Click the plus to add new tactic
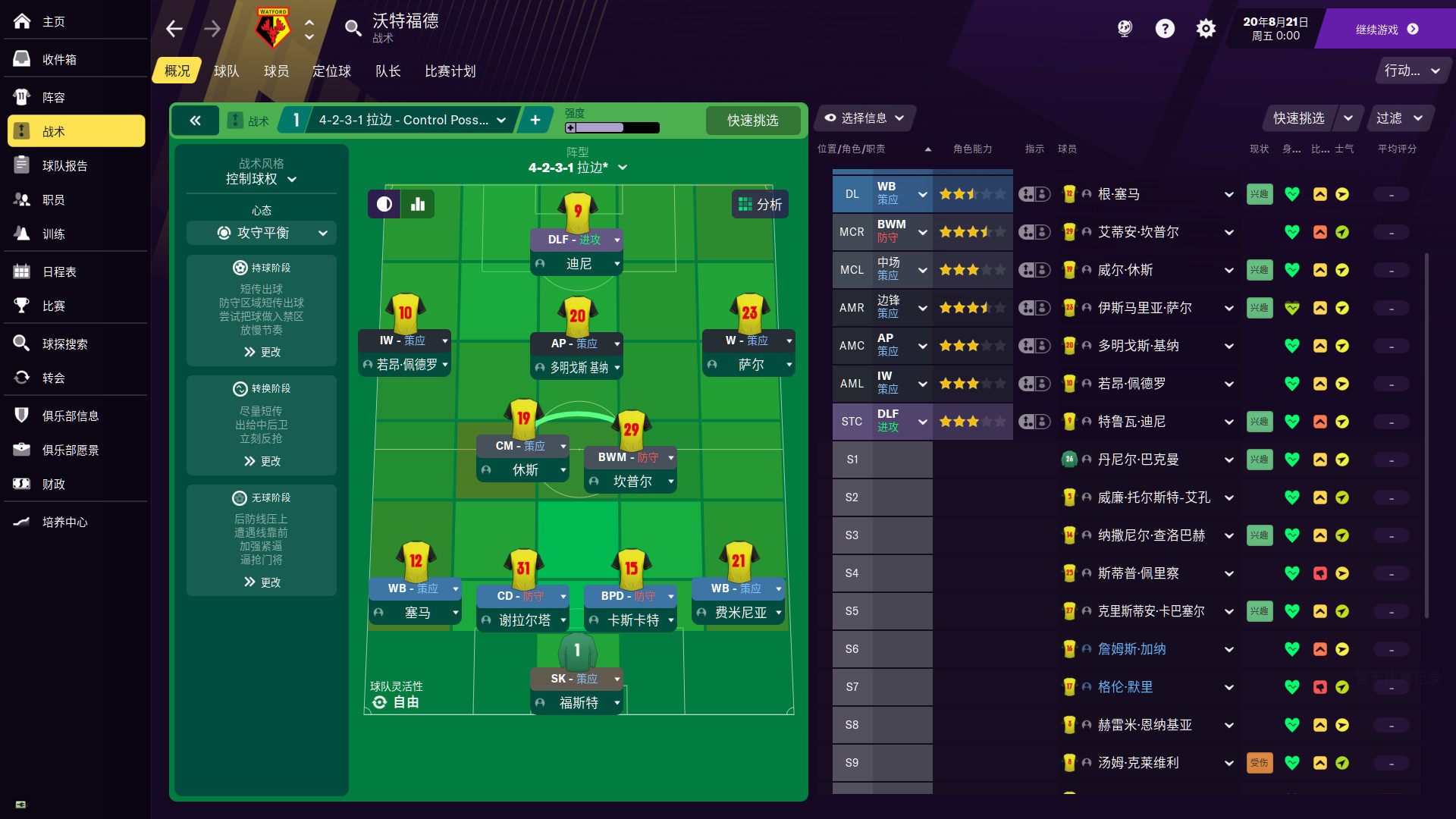 coord(536,120)
